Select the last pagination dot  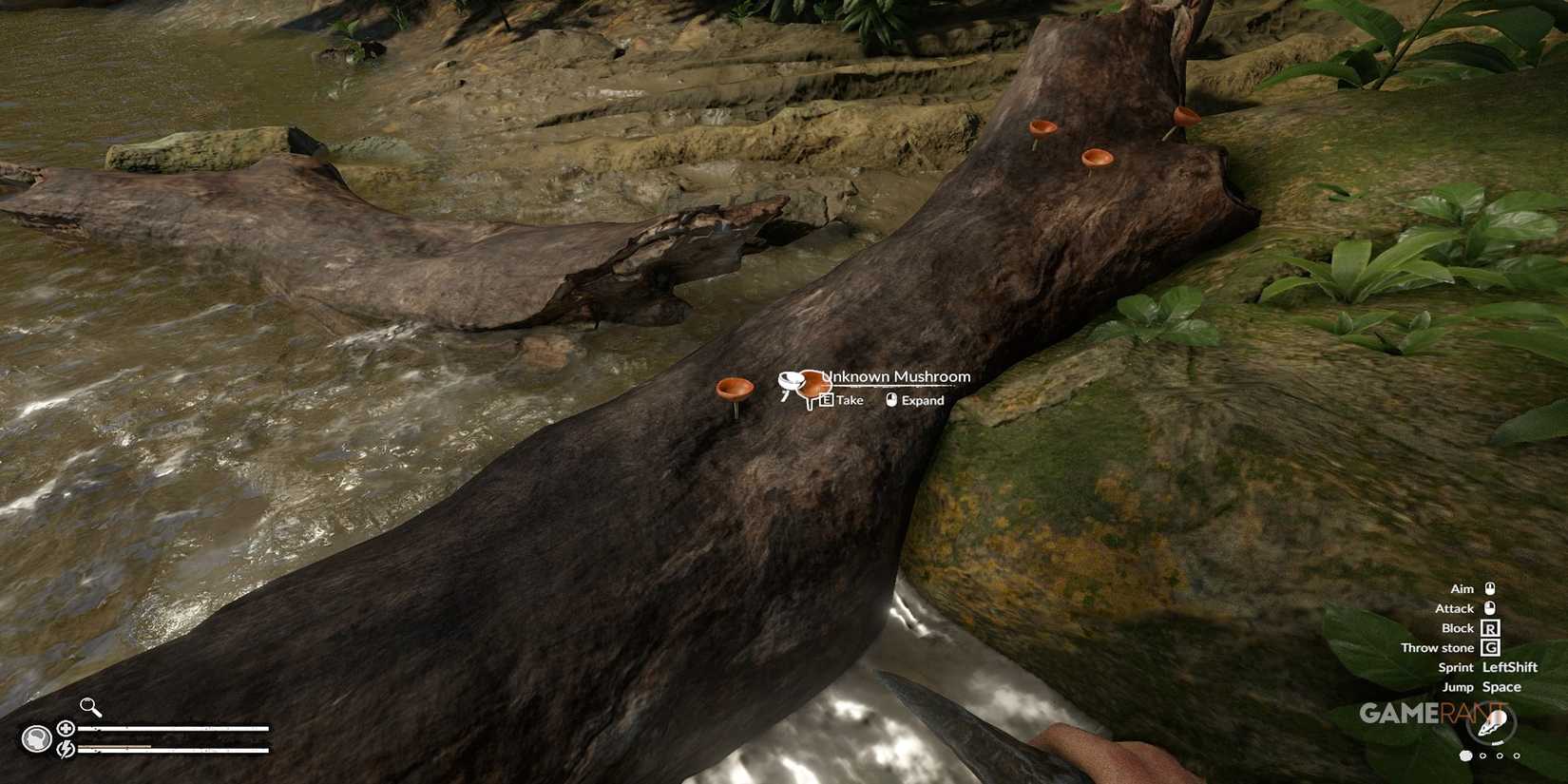pyautogui.click(x=1517, y=755)
